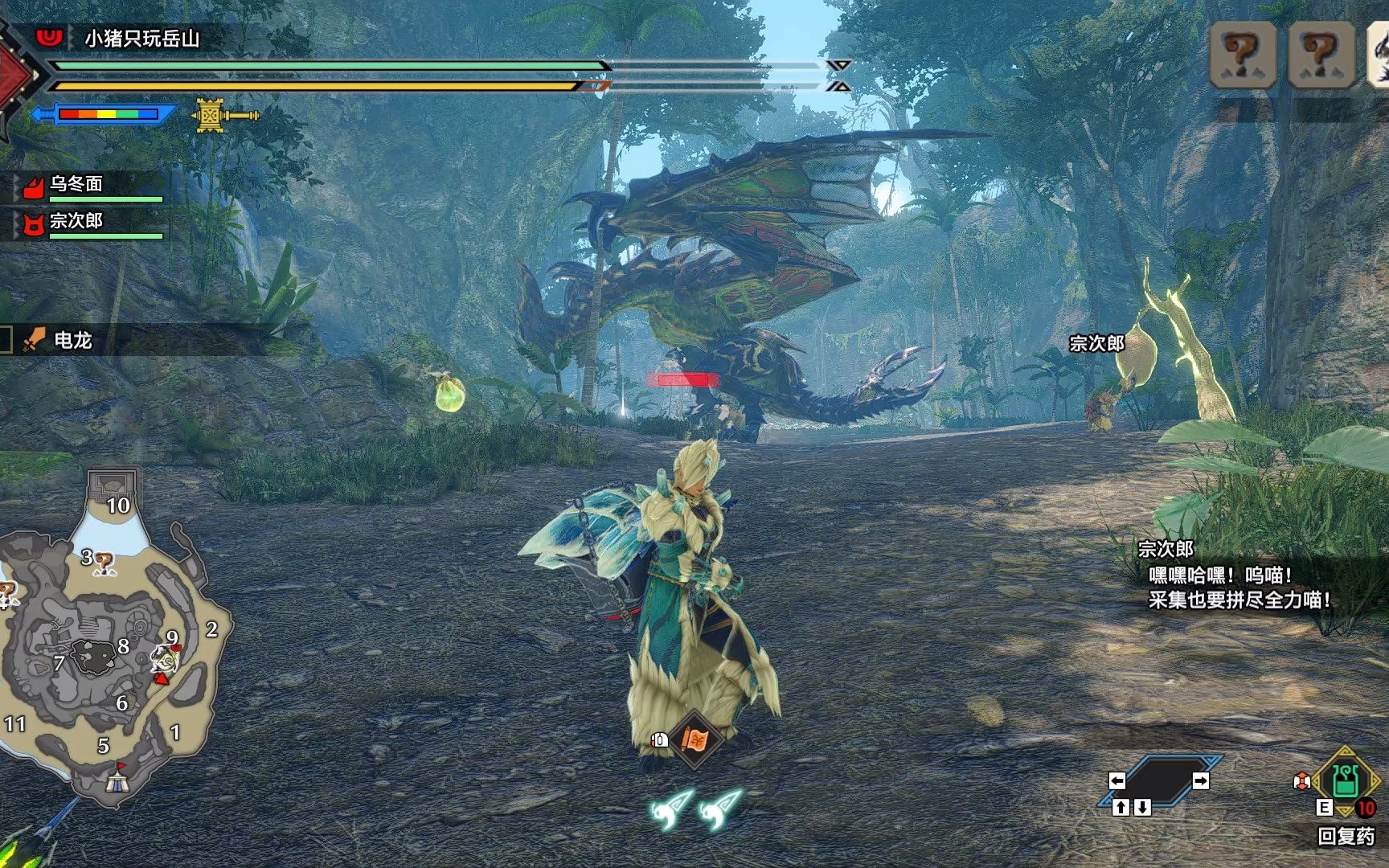Screen dimensions: 1389x868
Task: Select the left wirebug charge icon
Action: tap(672, 809)
